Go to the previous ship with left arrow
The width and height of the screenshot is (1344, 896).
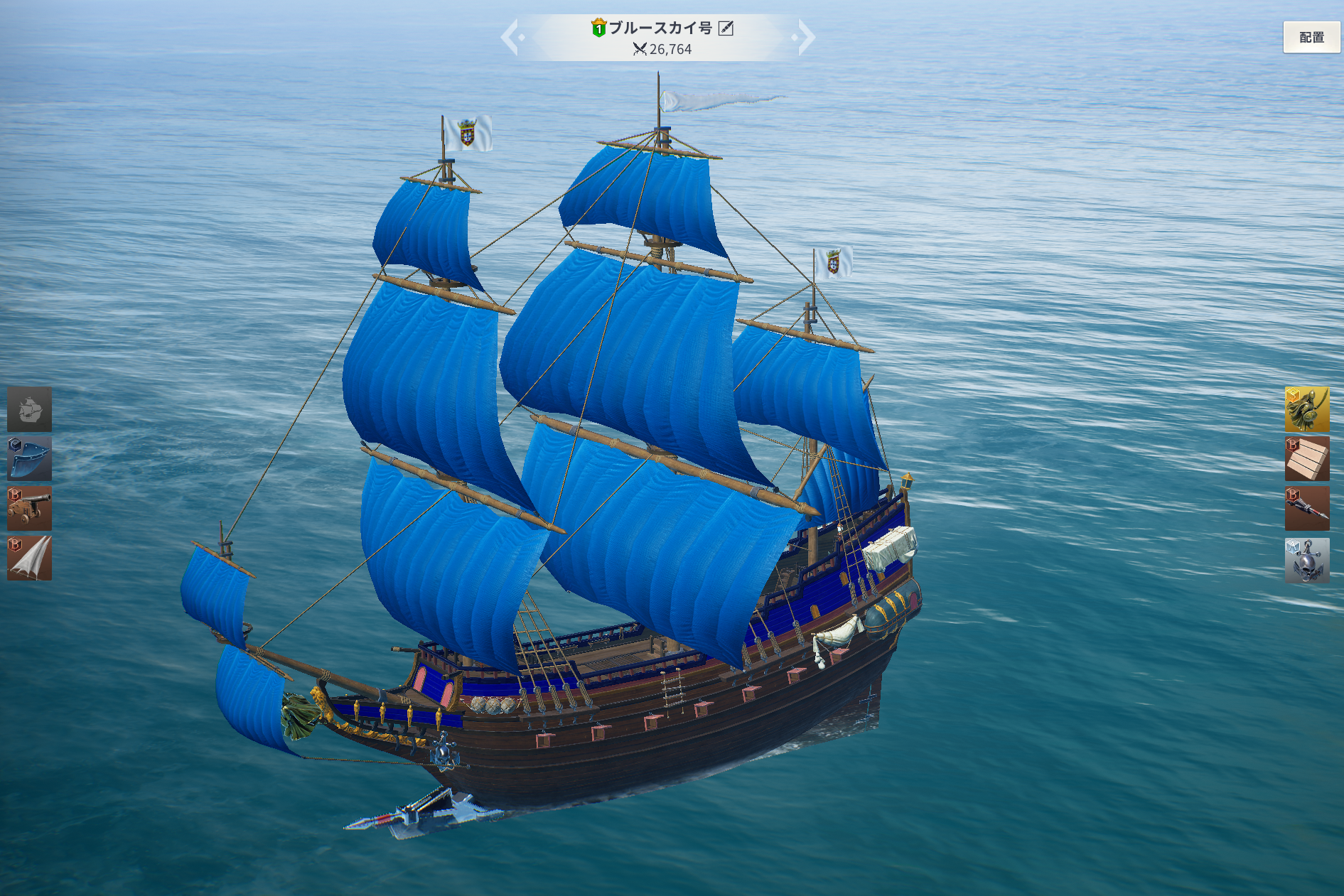(510, 37)
